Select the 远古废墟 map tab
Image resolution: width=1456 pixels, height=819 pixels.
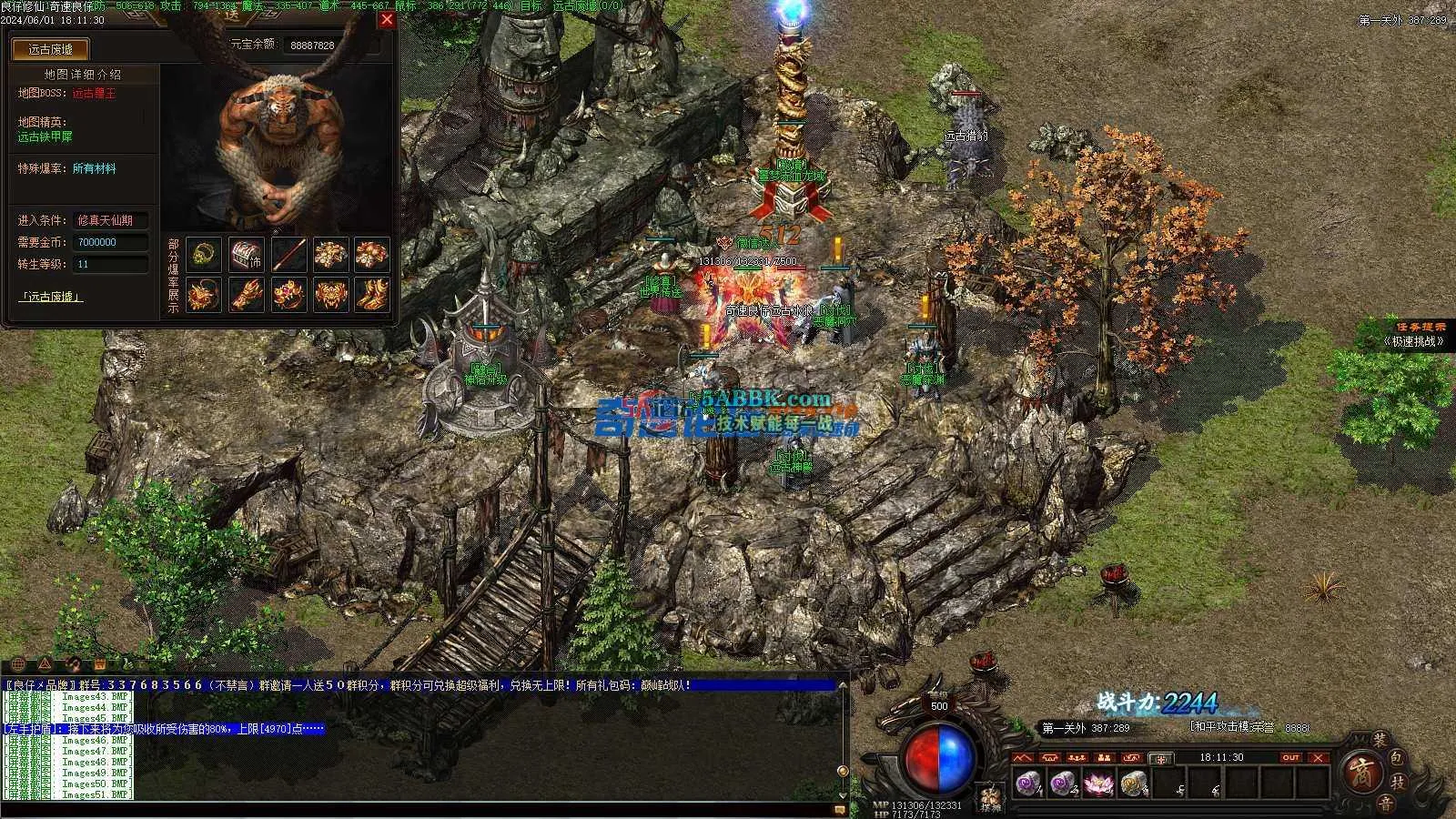pyautogui.click(x=50, y=49)
